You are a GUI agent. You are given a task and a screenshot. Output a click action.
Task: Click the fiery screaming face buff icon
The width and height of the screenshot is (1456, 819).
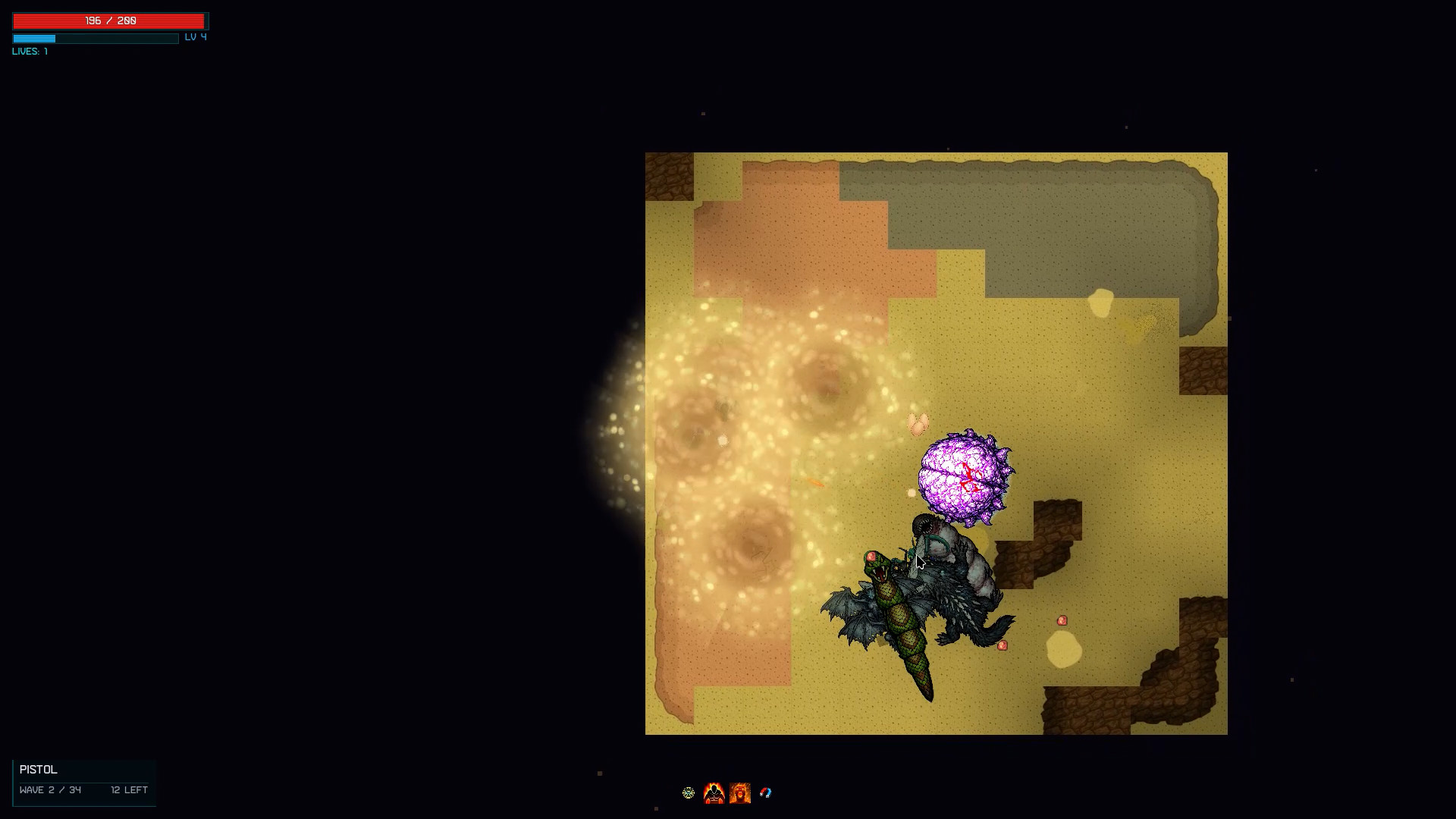[x=741, y=793]
